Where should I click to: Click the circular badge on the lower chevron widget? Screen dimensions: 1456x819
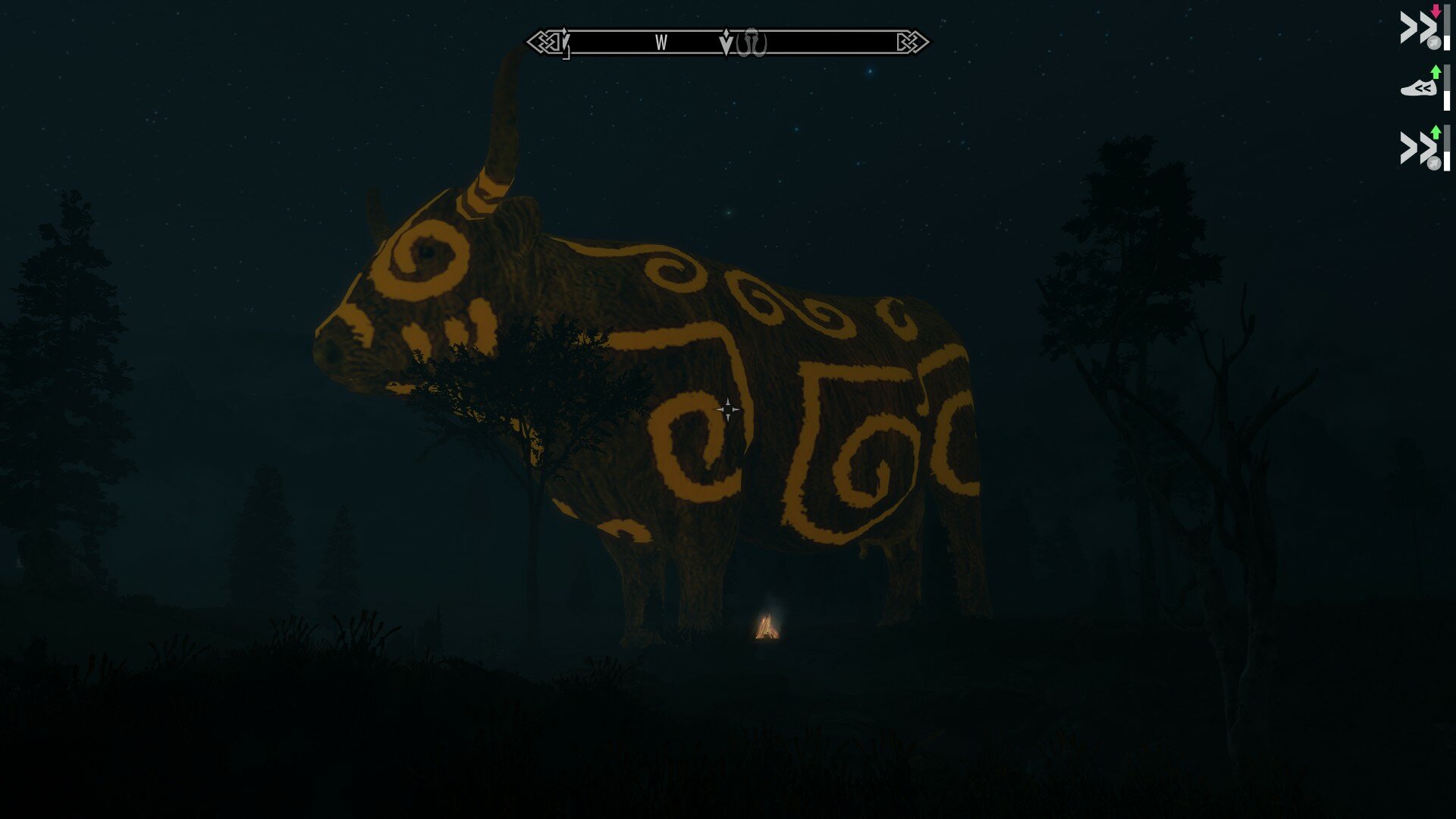click(1434, 162)
